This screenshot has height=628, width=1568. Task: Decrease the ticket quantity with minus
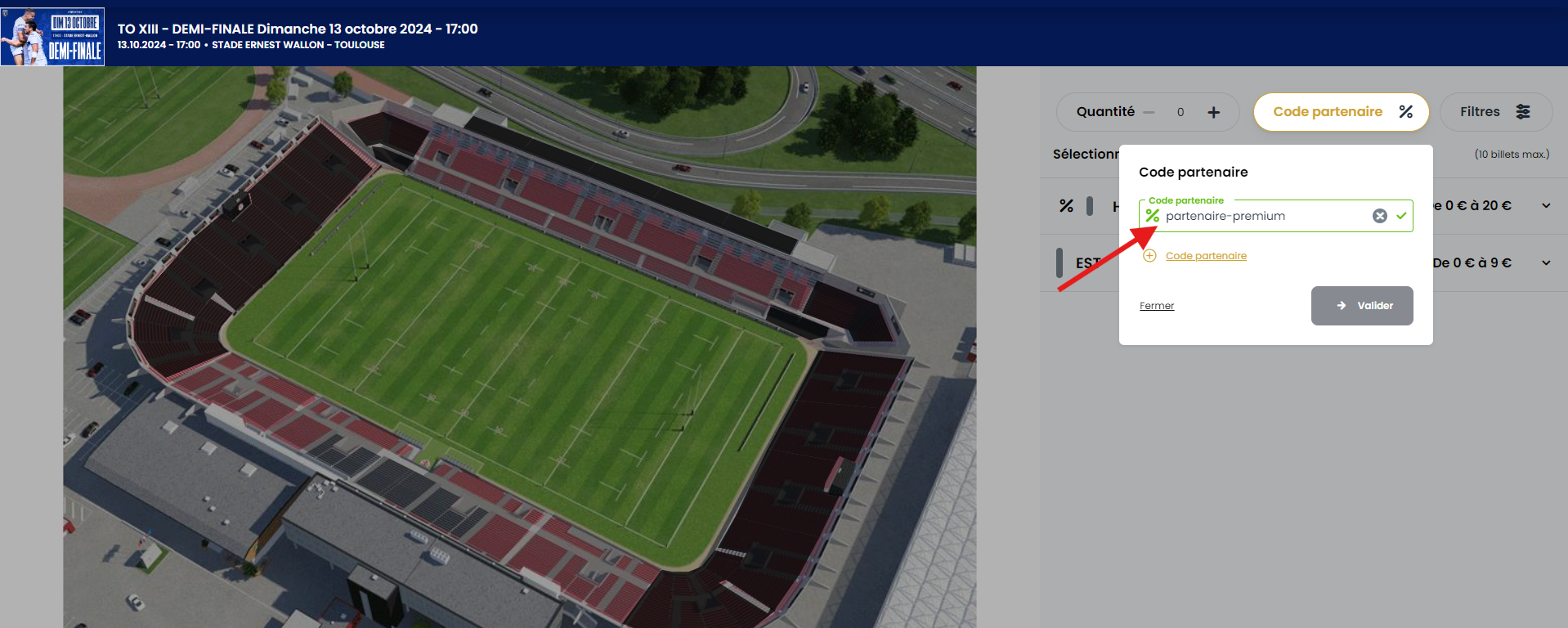click(x=1149, y=112)
